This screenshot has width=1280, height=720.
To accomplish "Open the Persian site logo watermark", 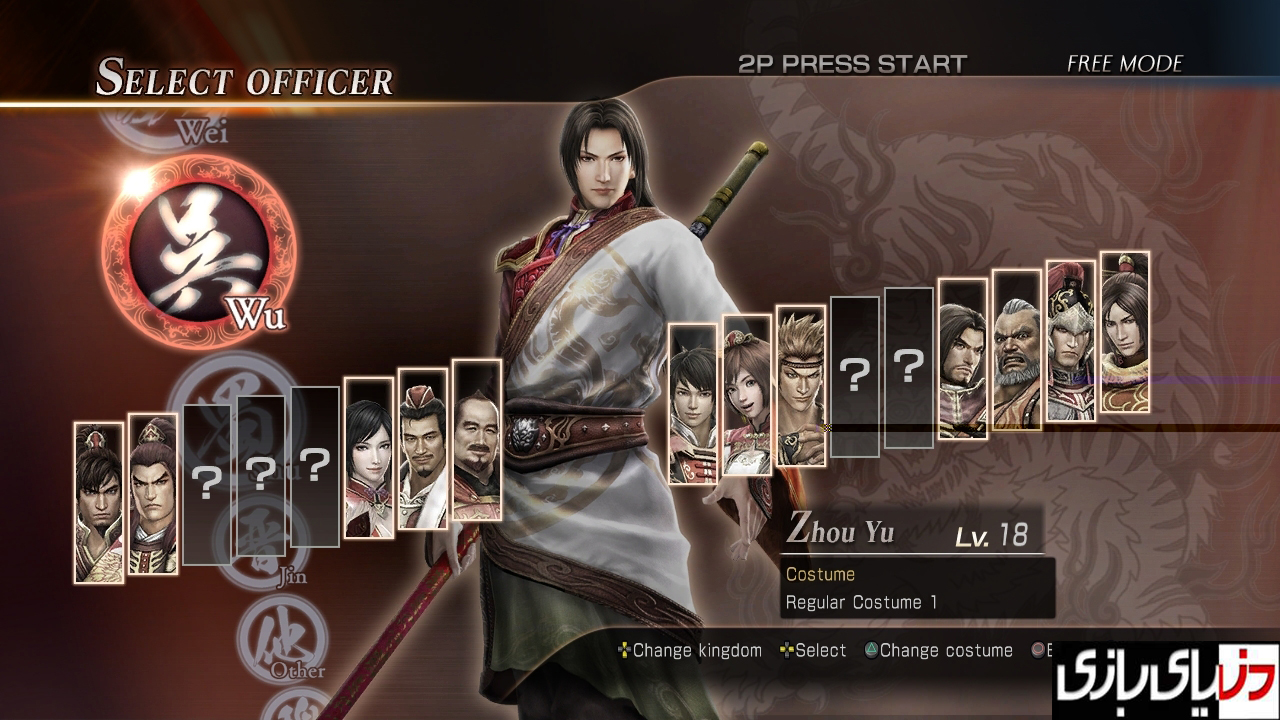I will click(x=1166, y=680).
